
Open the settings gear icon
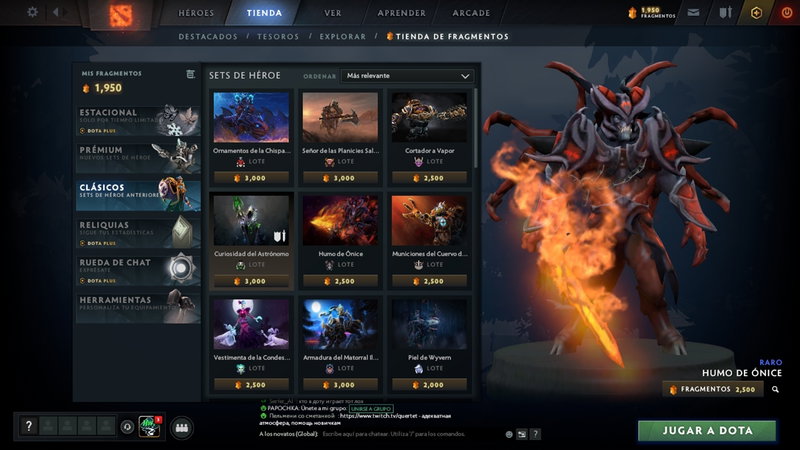click(32, 12)
